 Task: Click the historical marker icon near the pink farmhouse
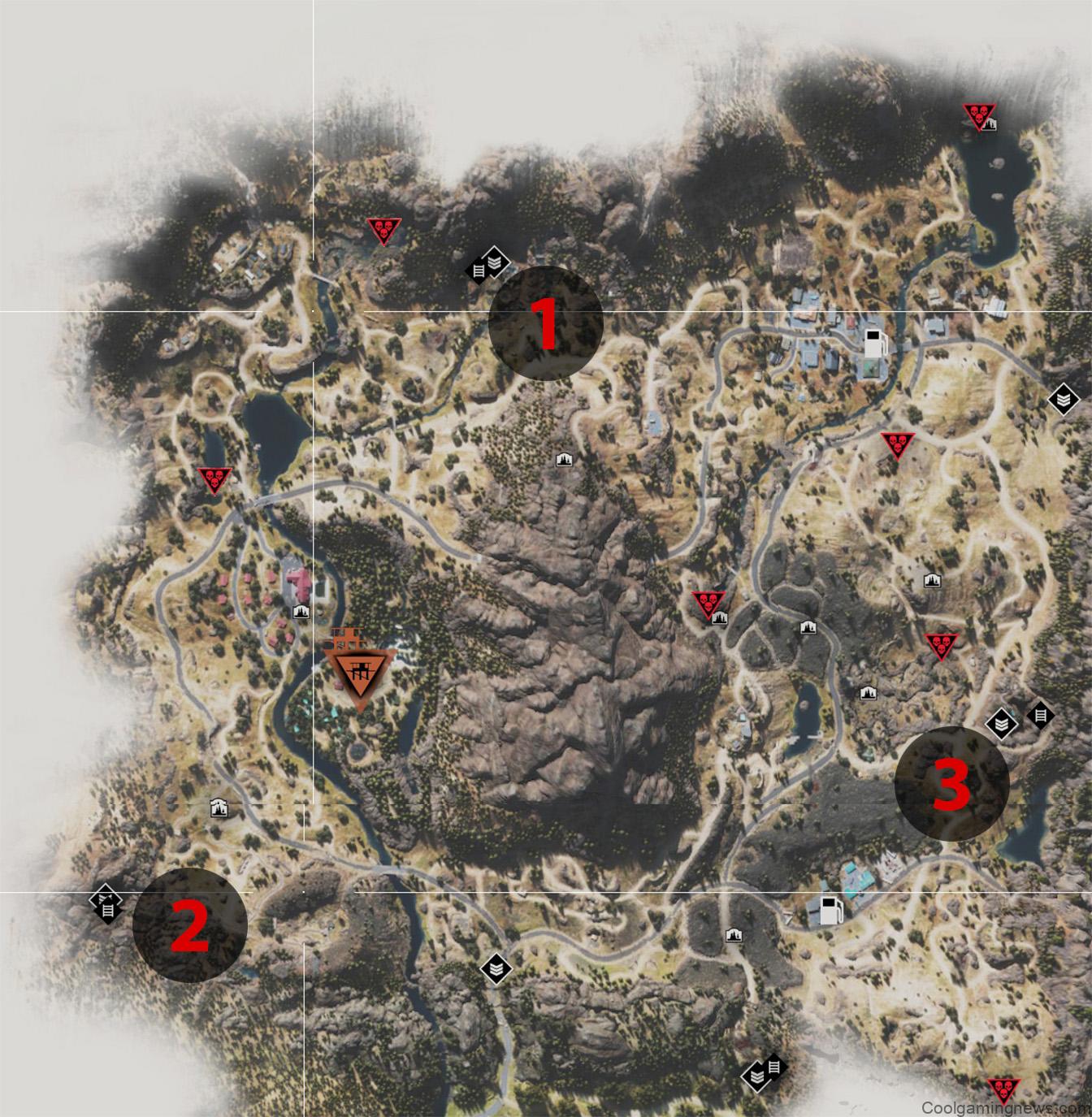click(x=301, y=611)
